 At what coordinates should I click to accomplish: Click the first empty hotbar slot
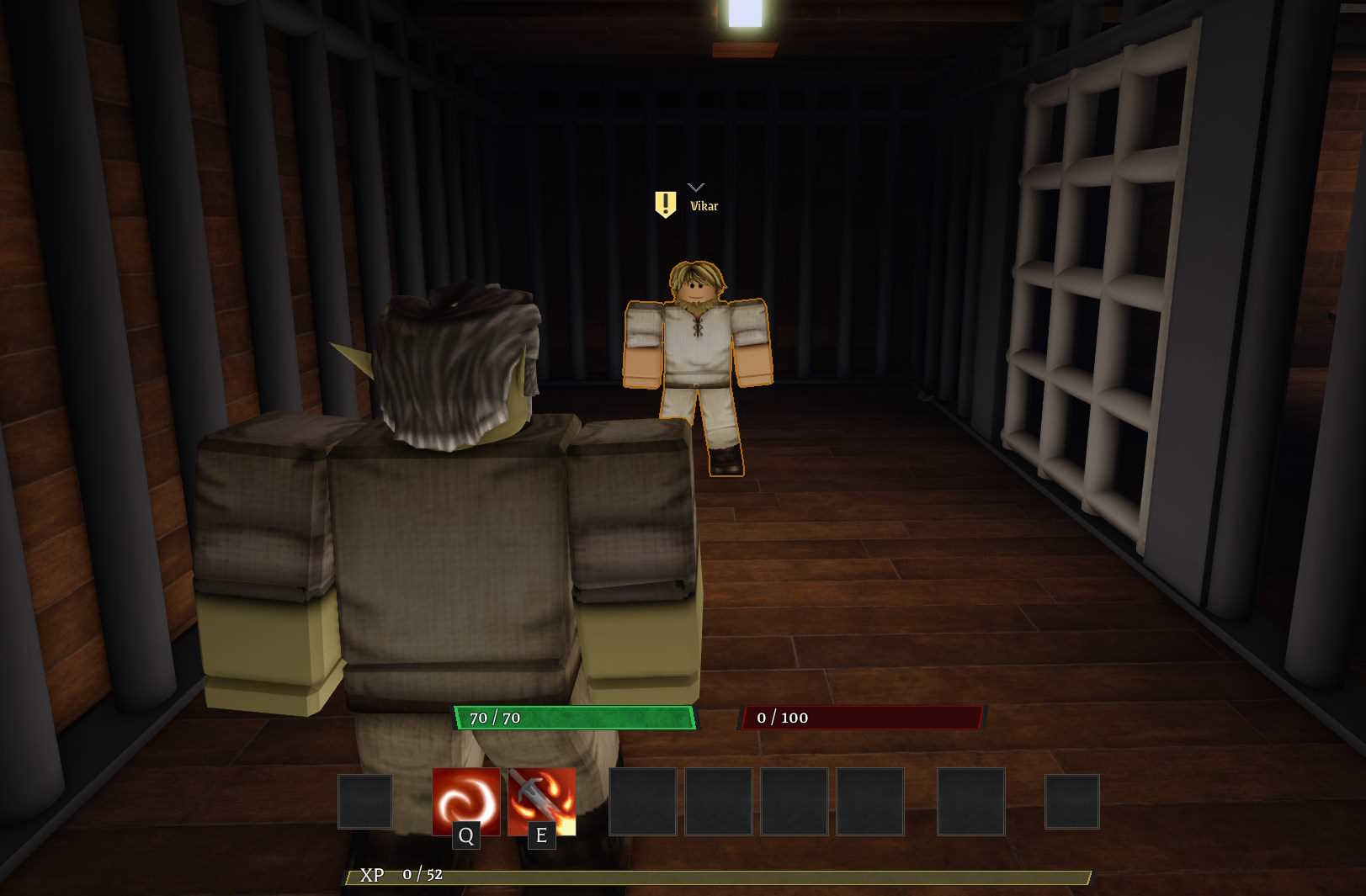click(x=365, y=801)
